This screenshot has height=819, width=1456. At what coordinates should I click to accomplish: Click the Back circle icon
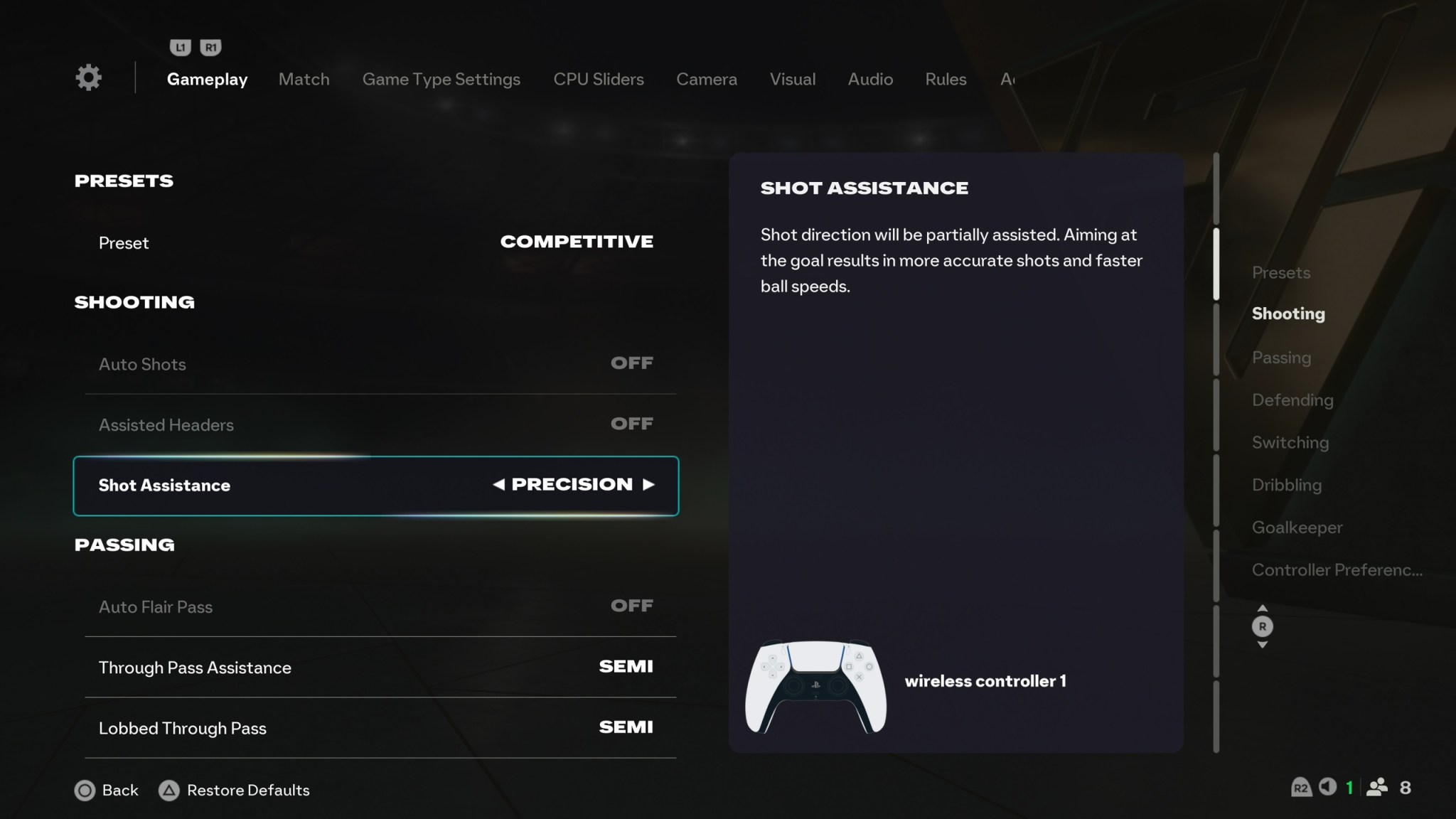pyautogui.click(x=85, y=790)
